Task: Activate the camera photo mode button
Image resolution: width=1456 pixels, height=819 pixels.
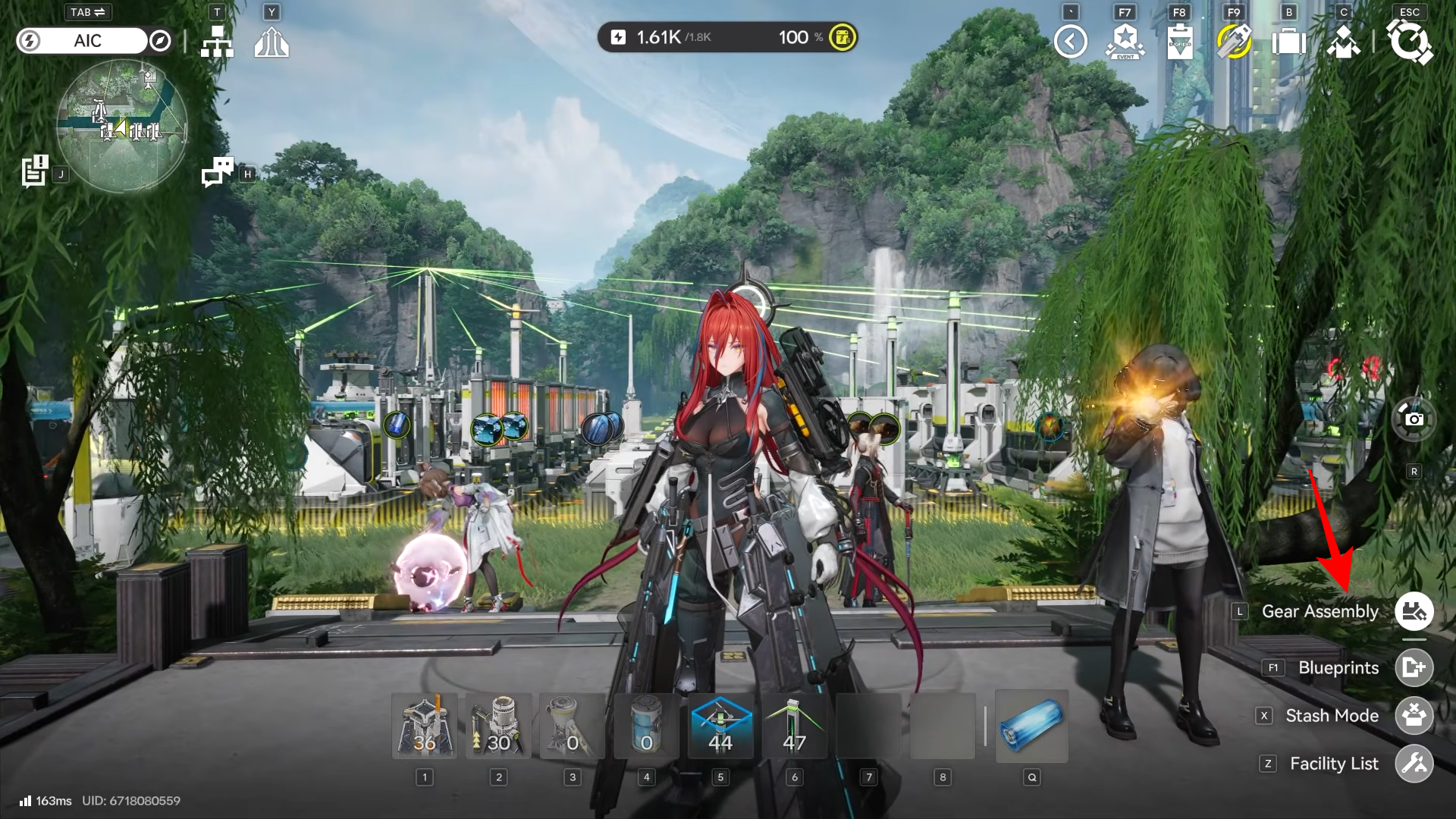Action: 1414,419
